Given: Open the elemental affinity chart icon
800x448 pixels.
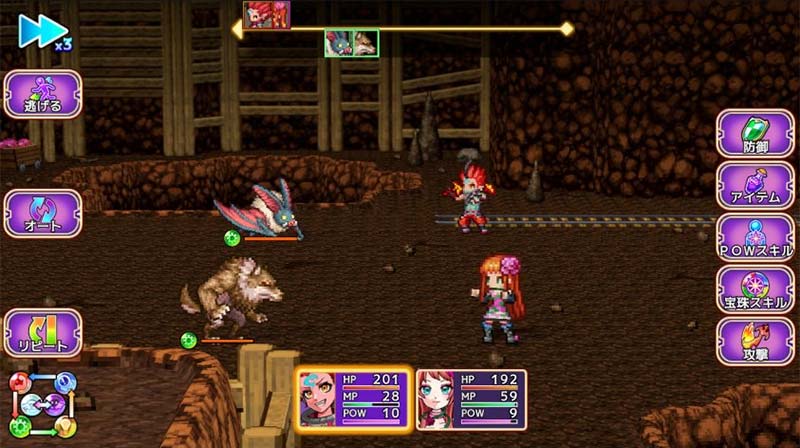Looking at the screenshot, I should tap(43, 406).
